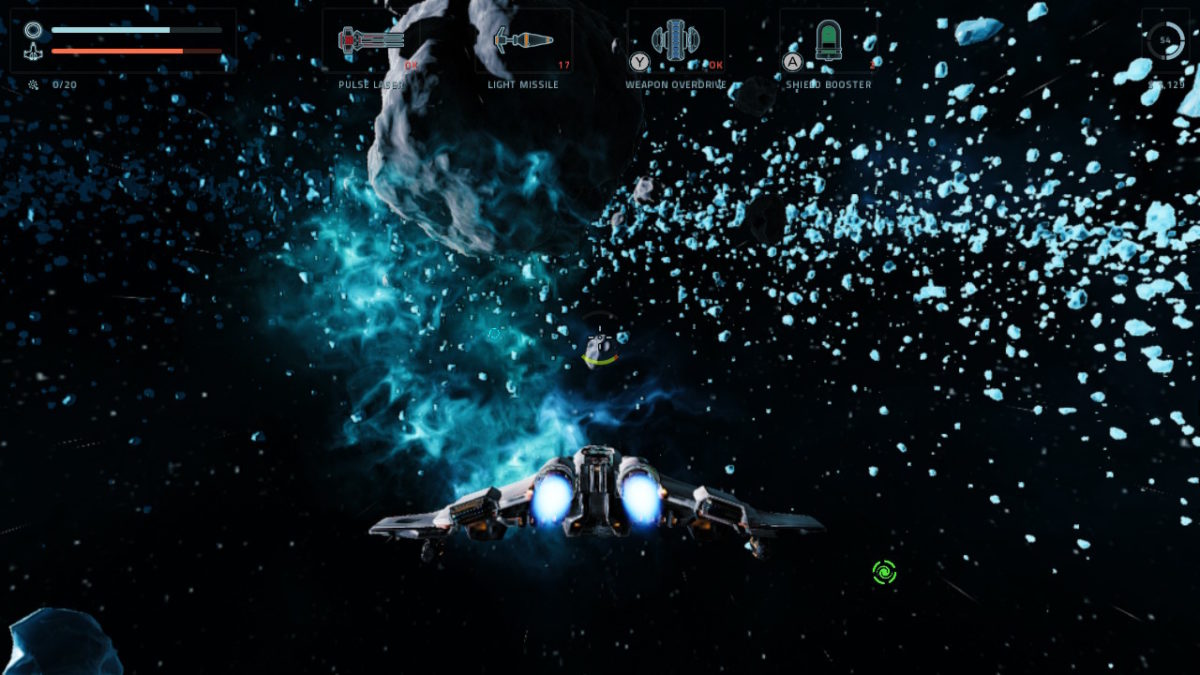Use the Shield Booster consumable
This screenshot has height=675, width=1200.
(828, 42)
